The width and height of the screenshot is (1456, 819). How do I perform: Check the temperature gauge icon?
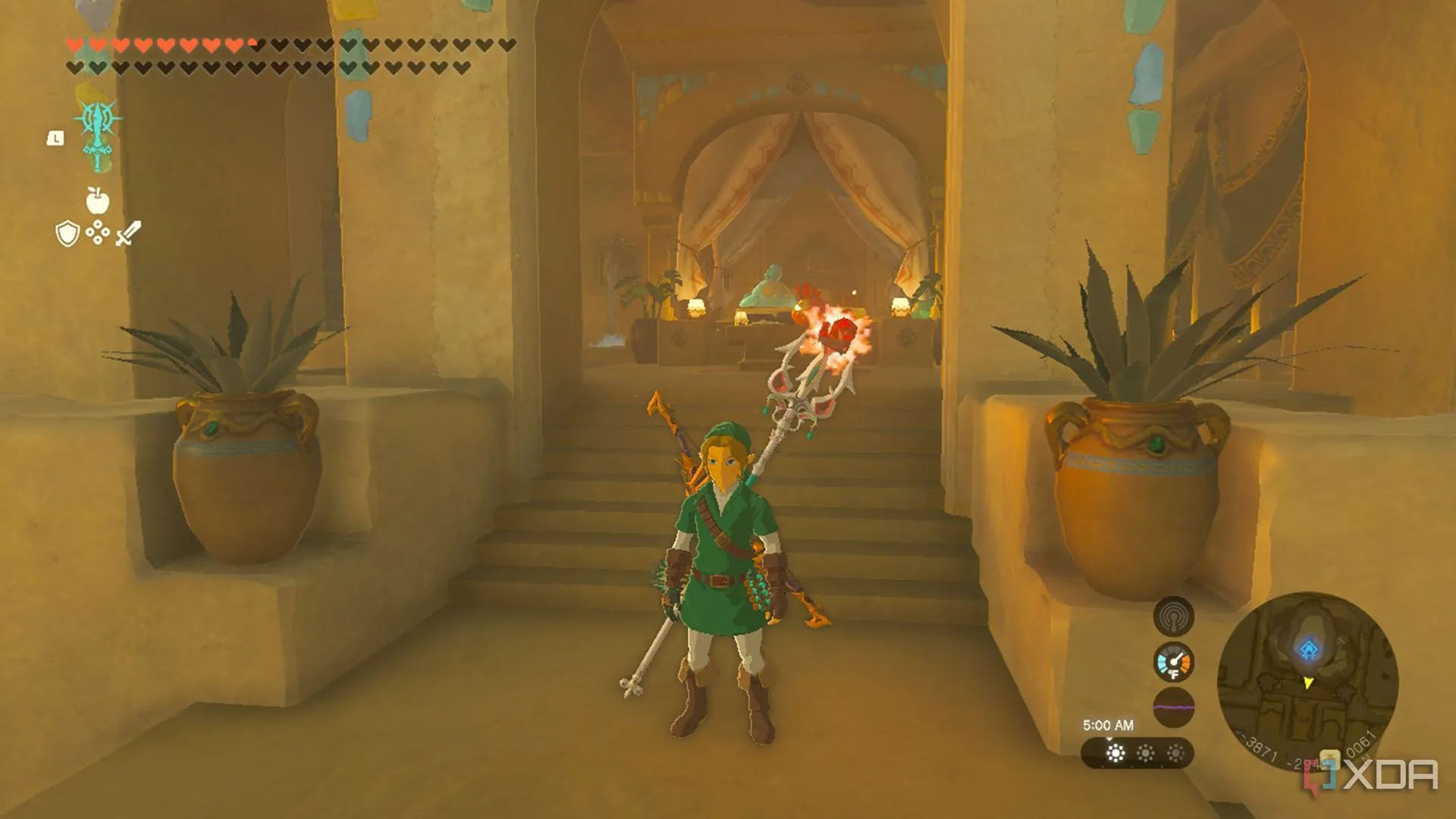tap(1173, 663)
